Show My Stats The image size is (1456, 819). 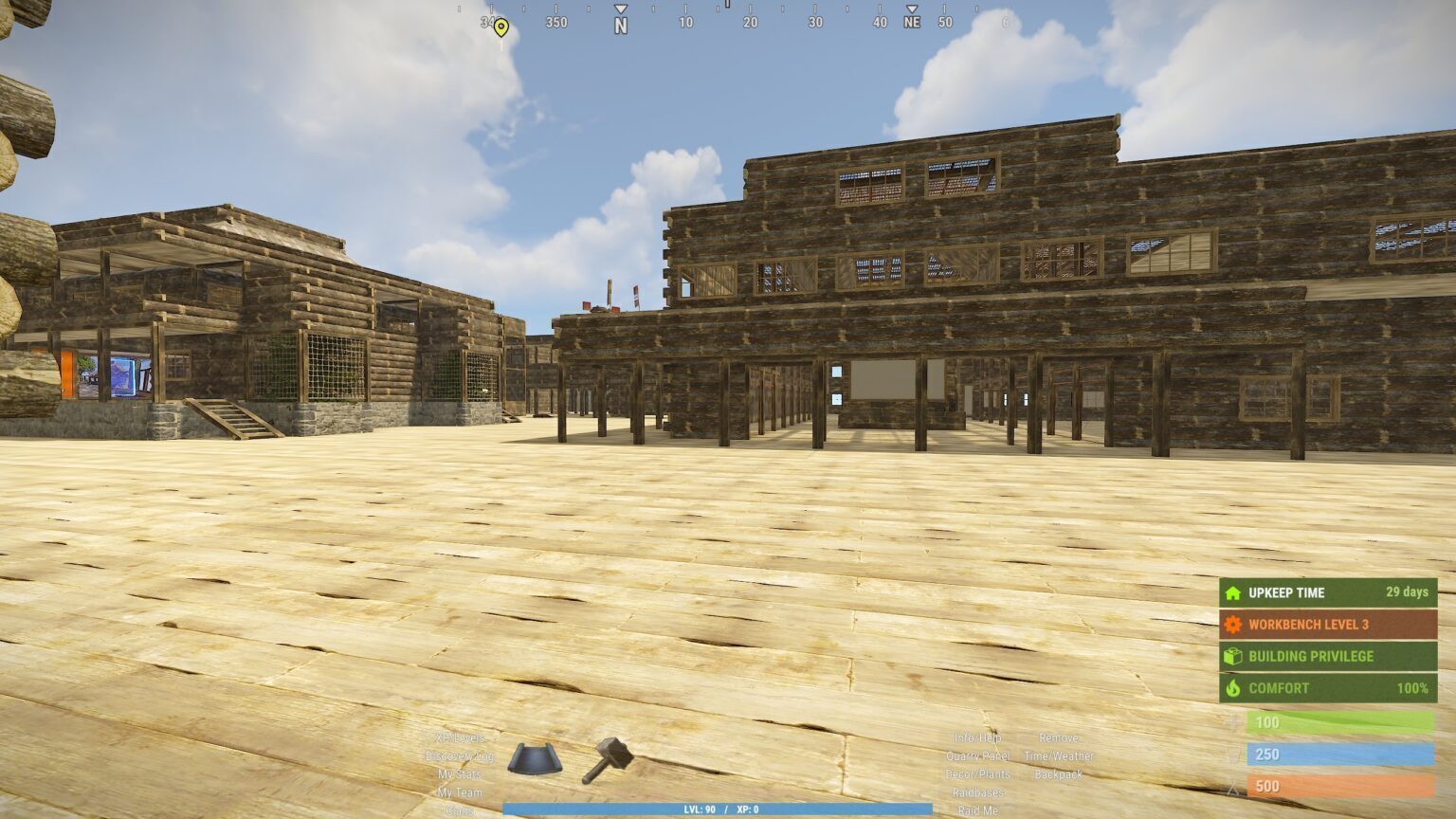coord(460,774)
